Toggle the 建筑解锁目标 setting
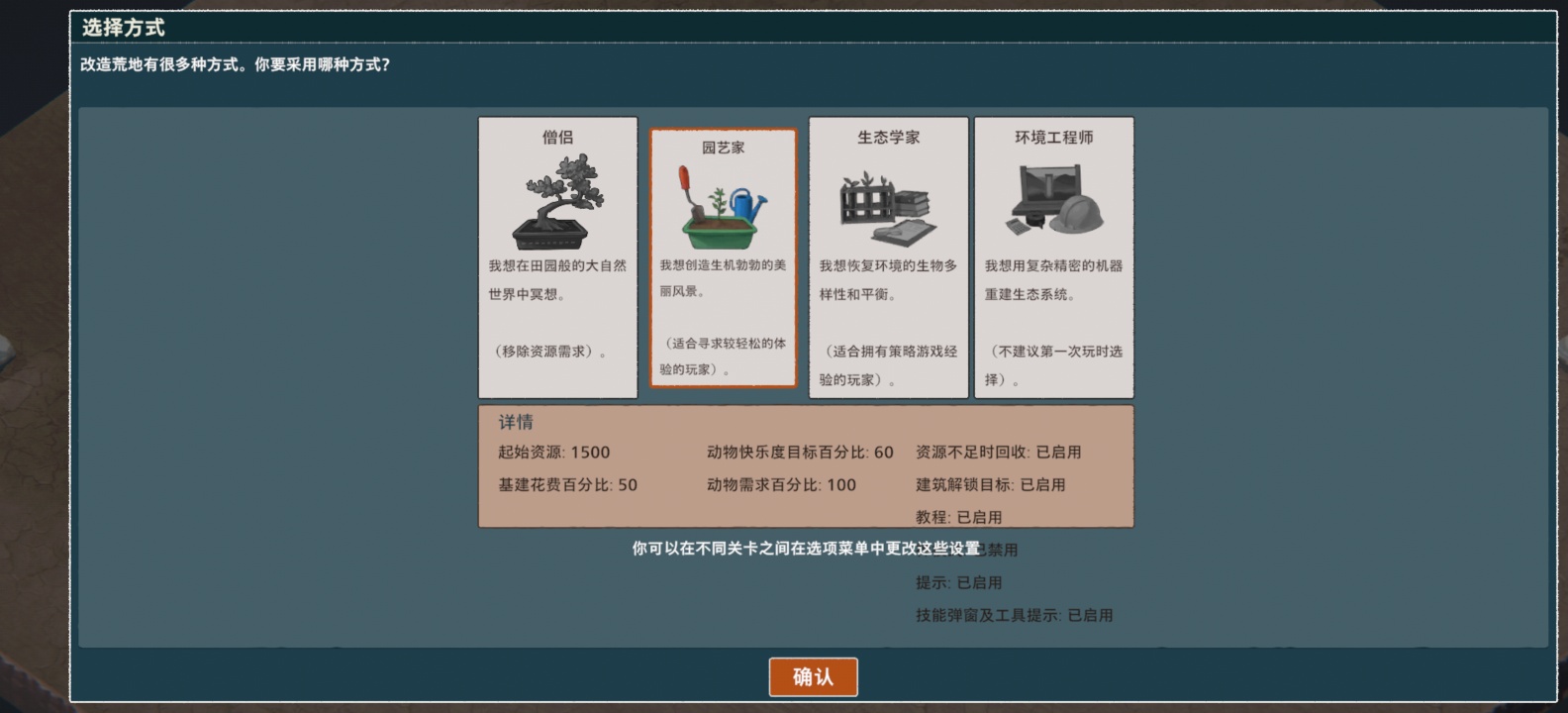1568x713 pixels. coord(990,485)
